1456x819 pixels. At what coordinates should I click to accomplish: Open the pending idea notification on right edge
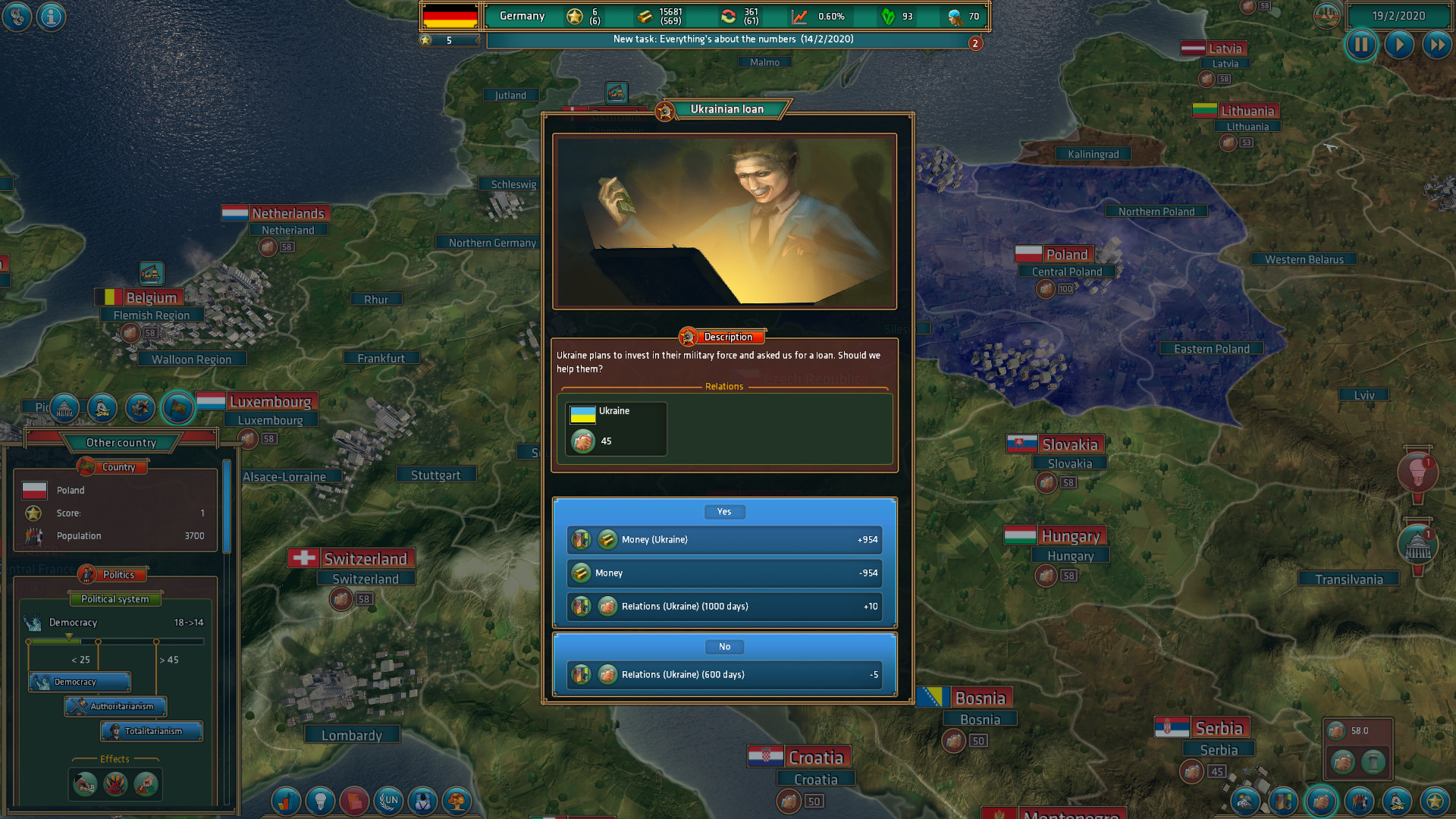tap(1420, 472)
